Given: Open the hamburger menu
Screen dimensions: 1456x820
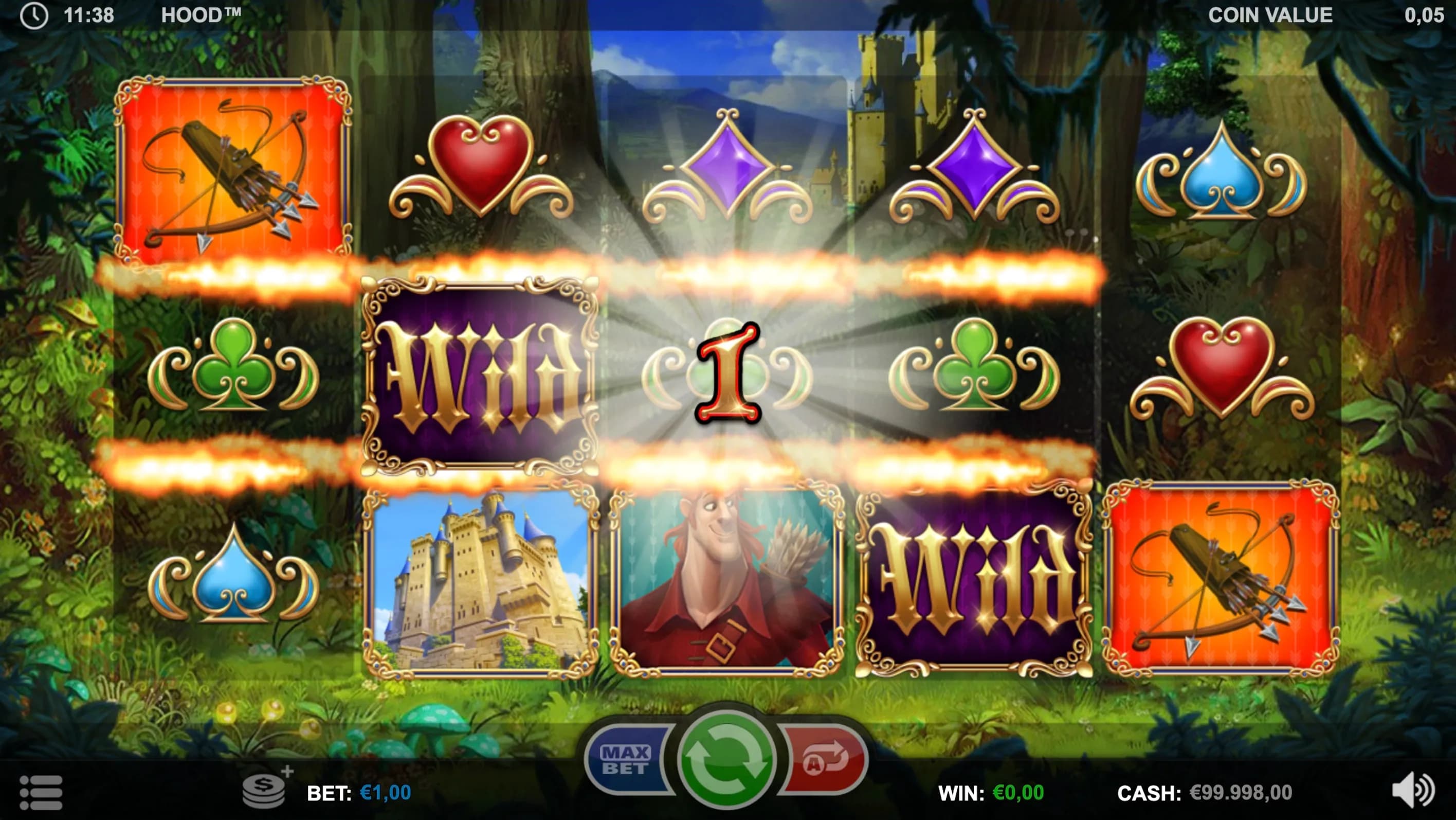Looking at the screenshot, I should click(41, 792).
